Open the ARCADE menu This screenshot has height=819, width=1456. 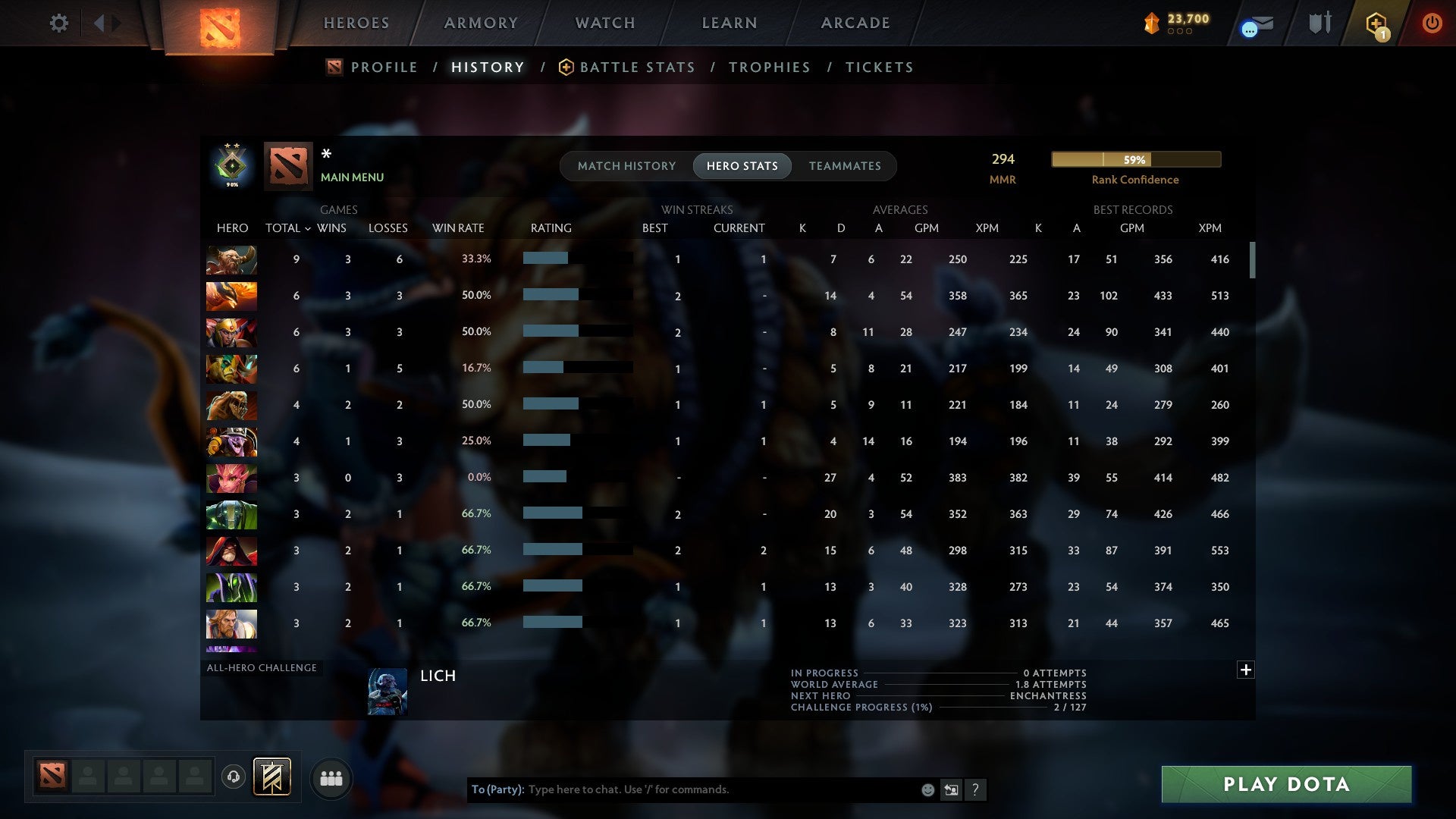coord(855,23)
